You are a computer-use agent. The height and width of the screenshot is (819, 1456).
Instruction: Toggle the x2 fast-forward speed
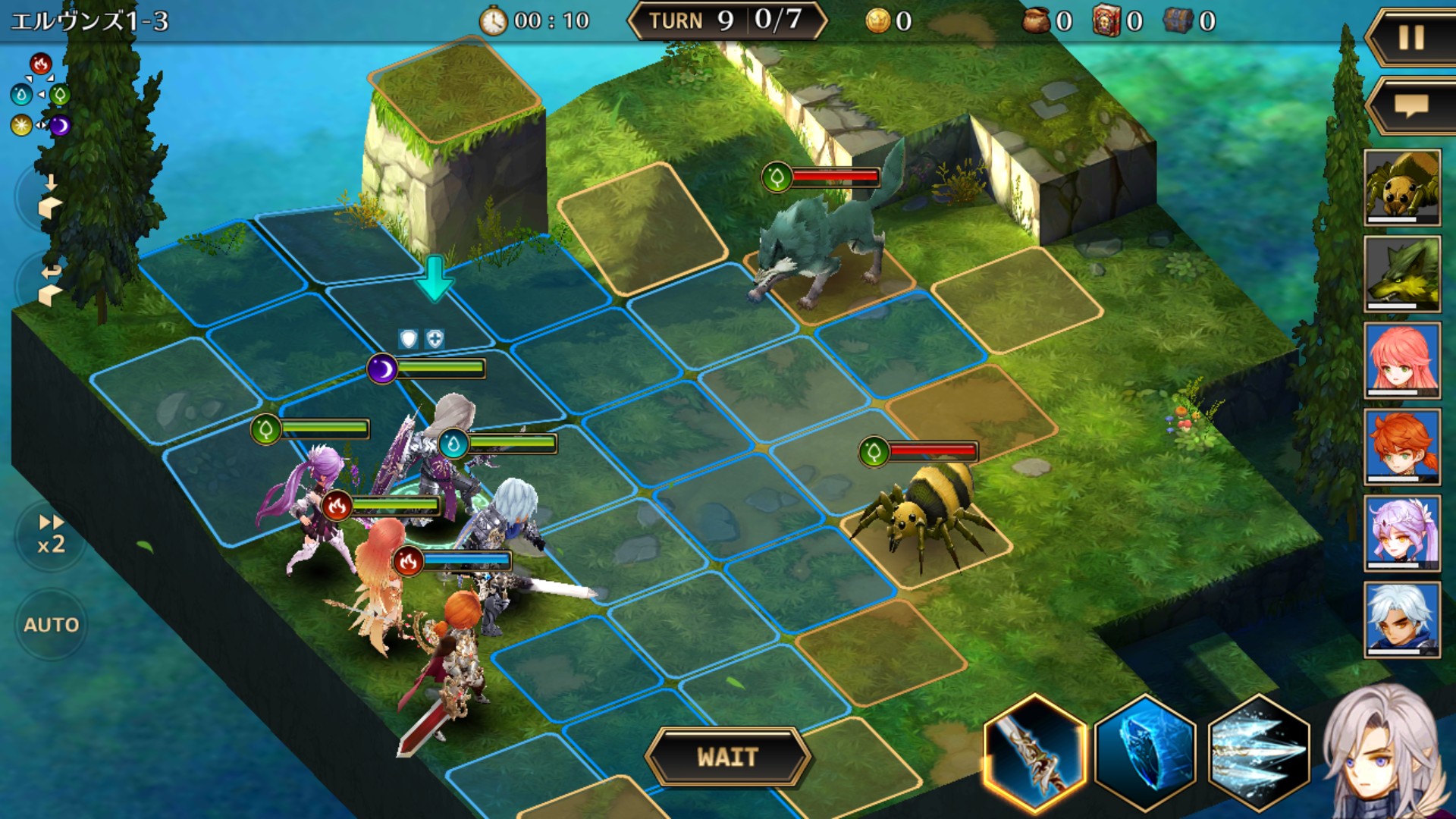click(x=51, y=535)
